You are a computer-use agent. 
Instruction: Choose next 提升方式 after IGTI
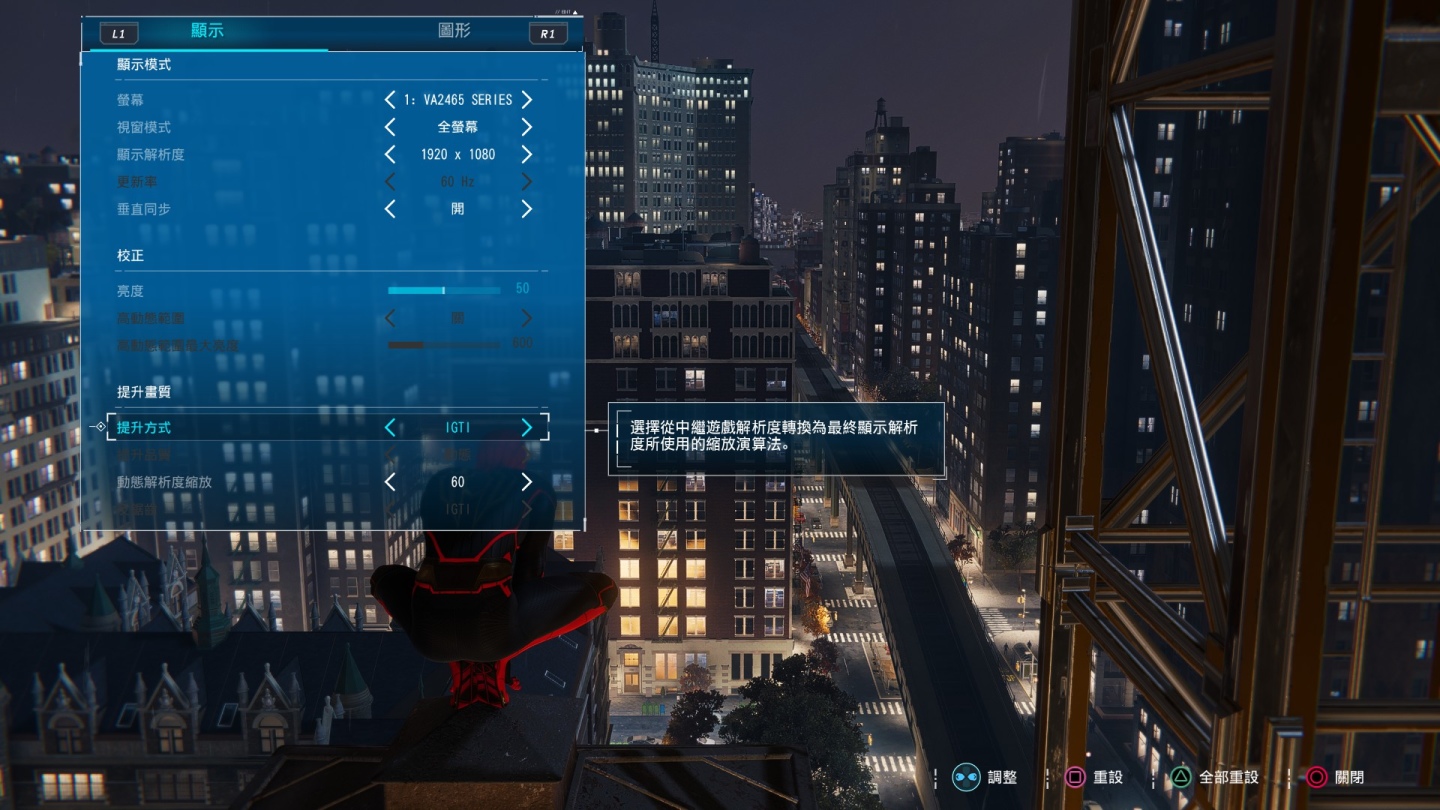(527, 428)
